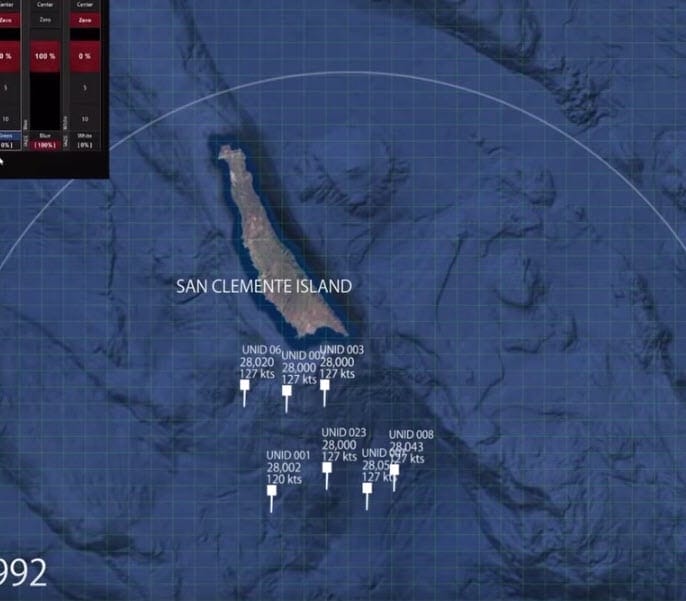Select the UNID 008 track marker
This screenshot has width=686, height=601.
(394, 469)
